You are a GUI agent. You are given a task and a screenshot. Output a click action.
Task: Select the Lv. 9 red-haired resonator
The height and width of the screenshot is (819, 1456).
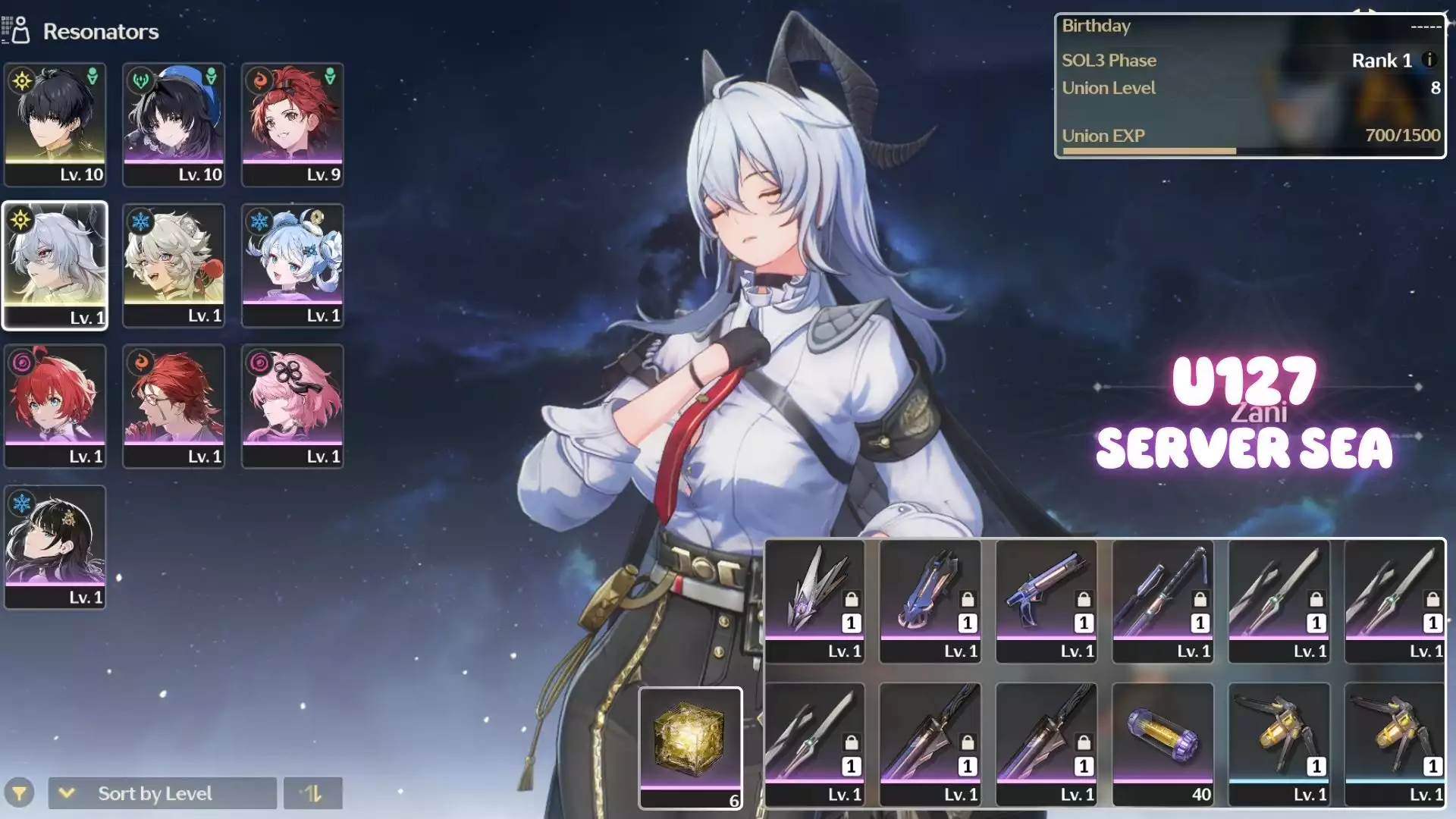coord(293,124)
